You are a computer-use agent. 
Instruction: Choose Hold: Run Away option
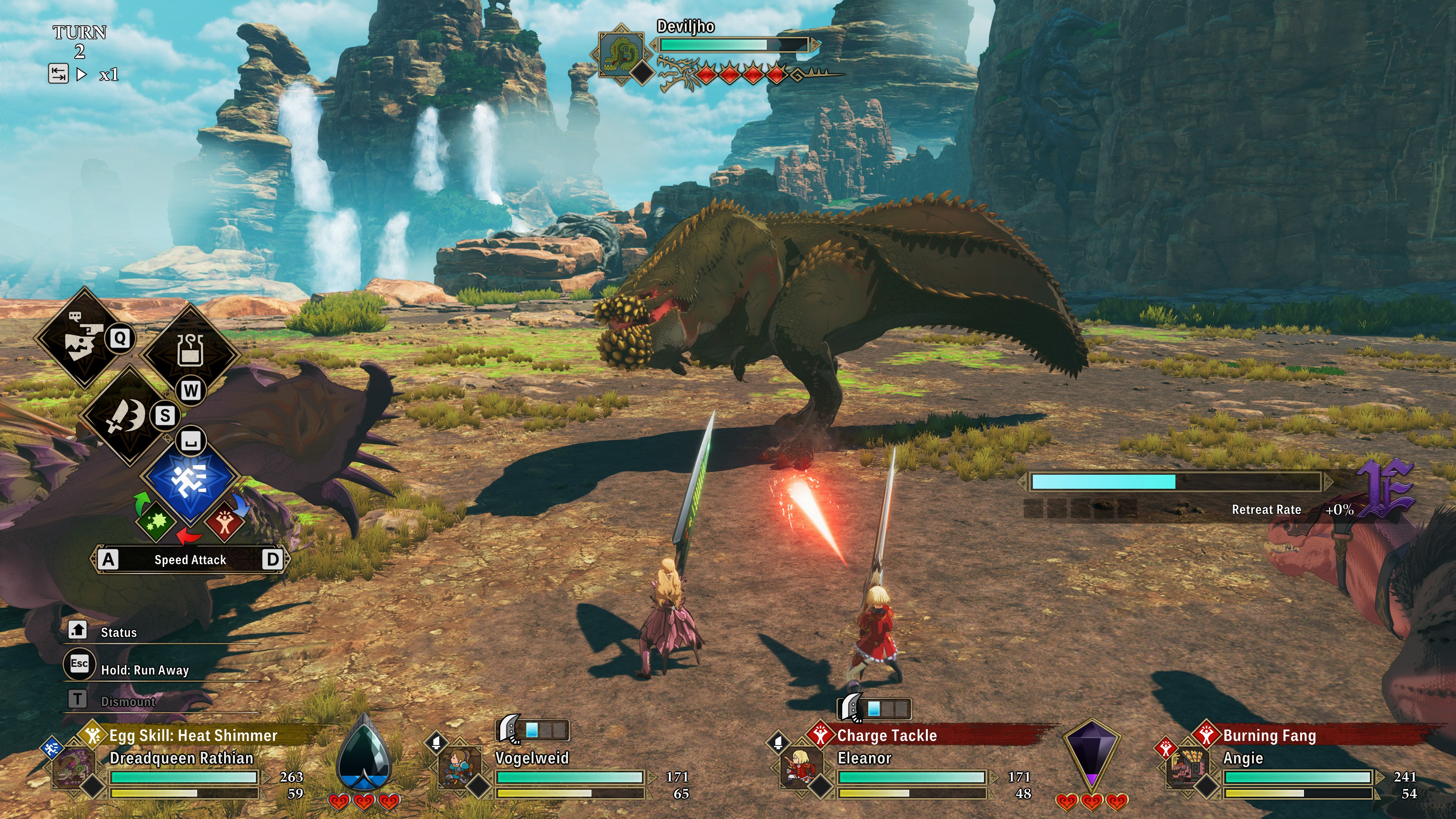click(144, 670)
